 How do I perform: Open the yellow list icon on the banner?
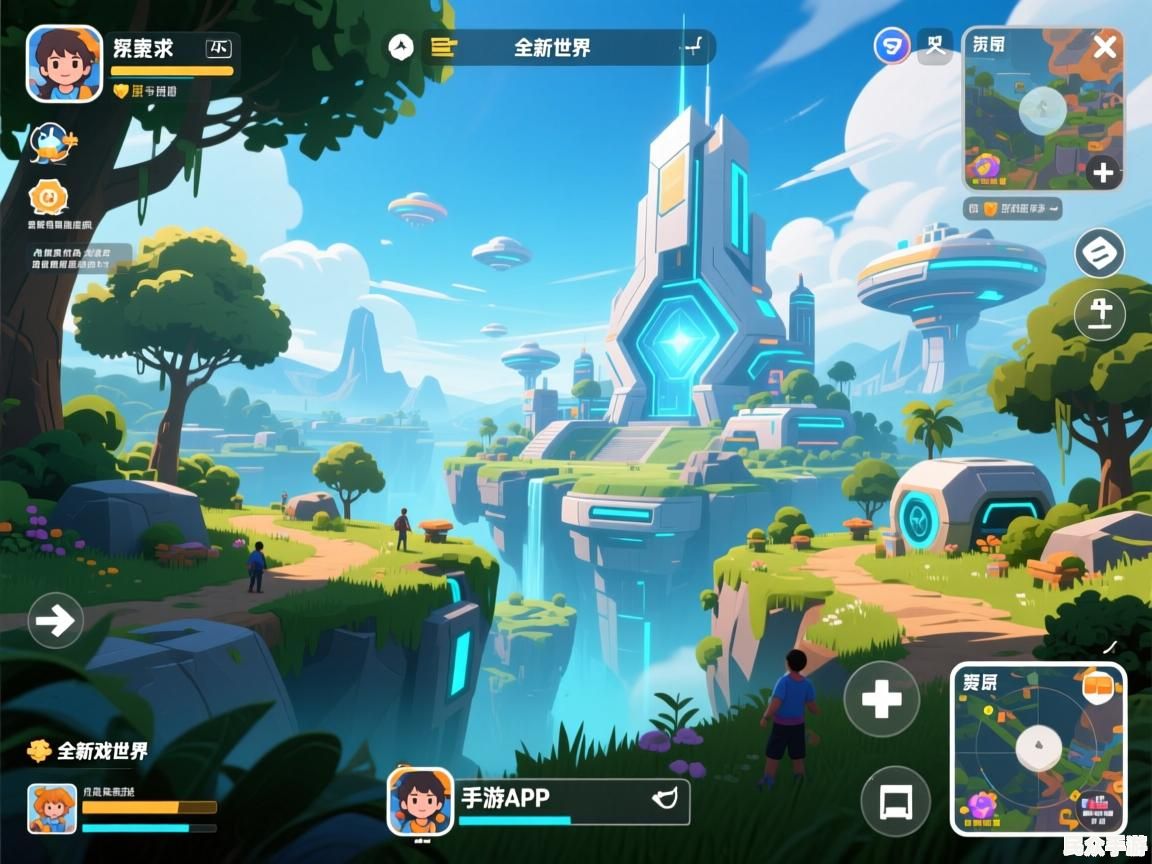442,47
